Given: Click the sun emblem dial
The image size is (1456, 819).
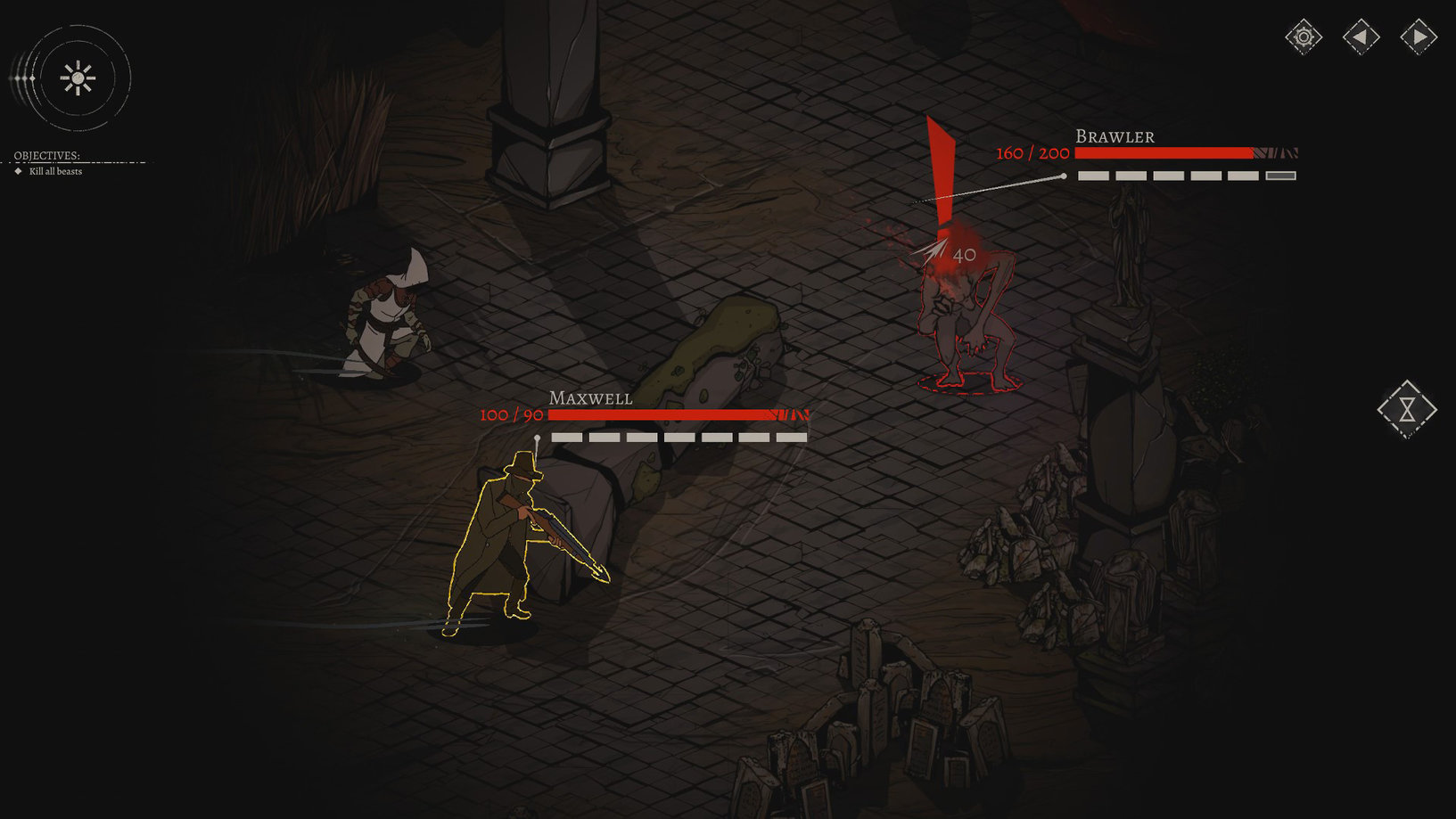Looking at the screenshot, I should tap(78, 78).
